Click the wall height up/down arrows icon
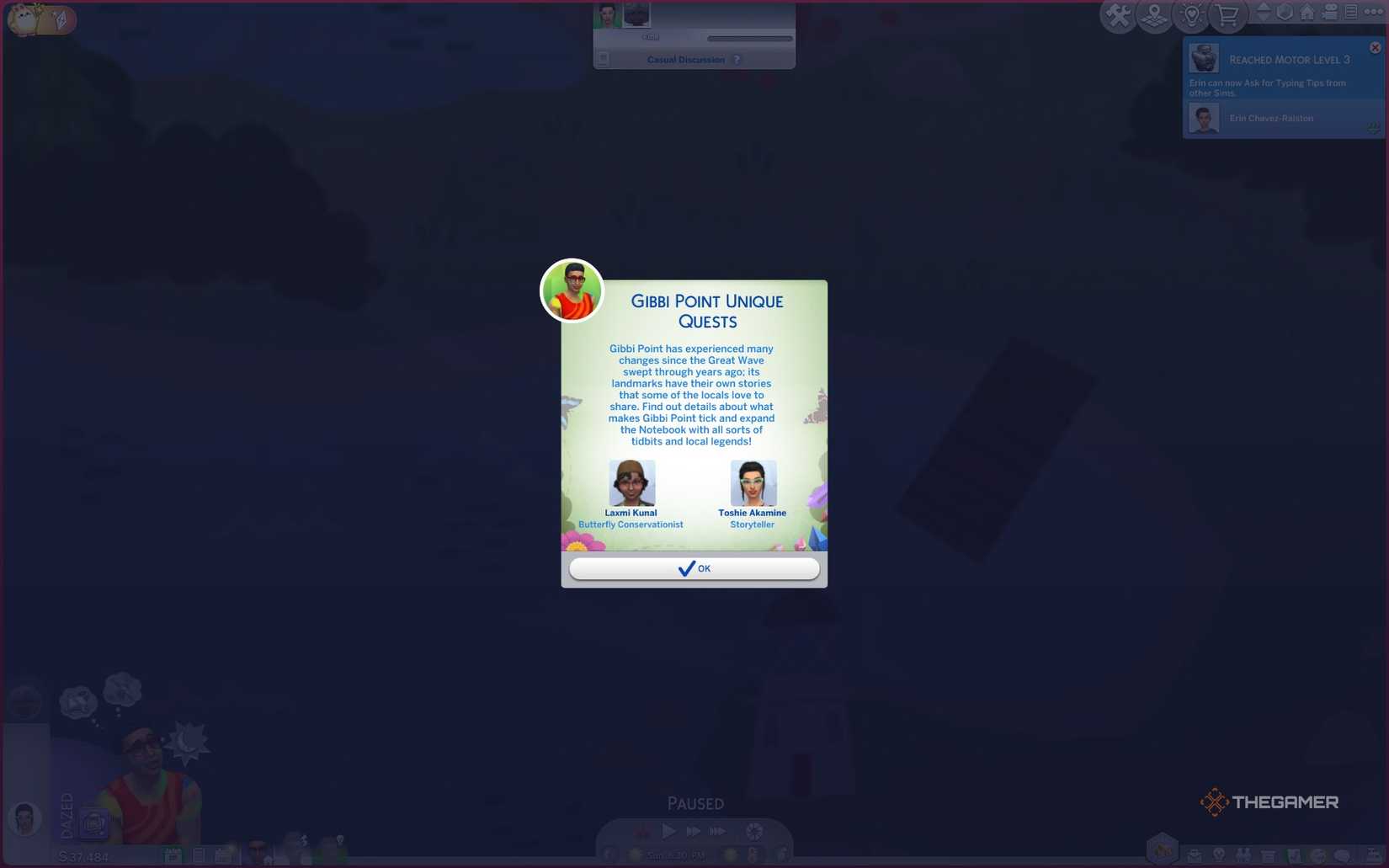 pyautogui.click(x=1264, y=13)
